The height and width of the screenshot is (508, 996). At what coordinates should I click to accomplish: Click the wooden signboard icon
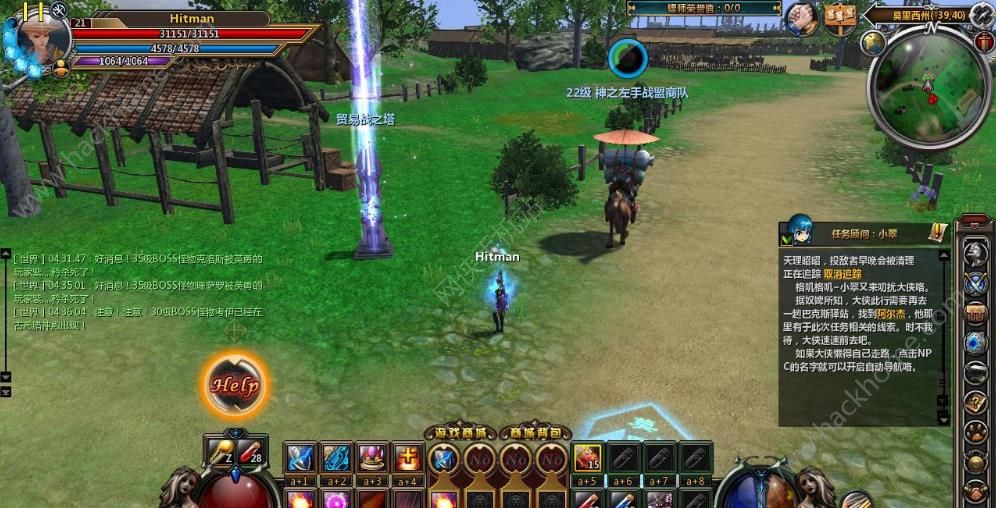pos(840,17)
